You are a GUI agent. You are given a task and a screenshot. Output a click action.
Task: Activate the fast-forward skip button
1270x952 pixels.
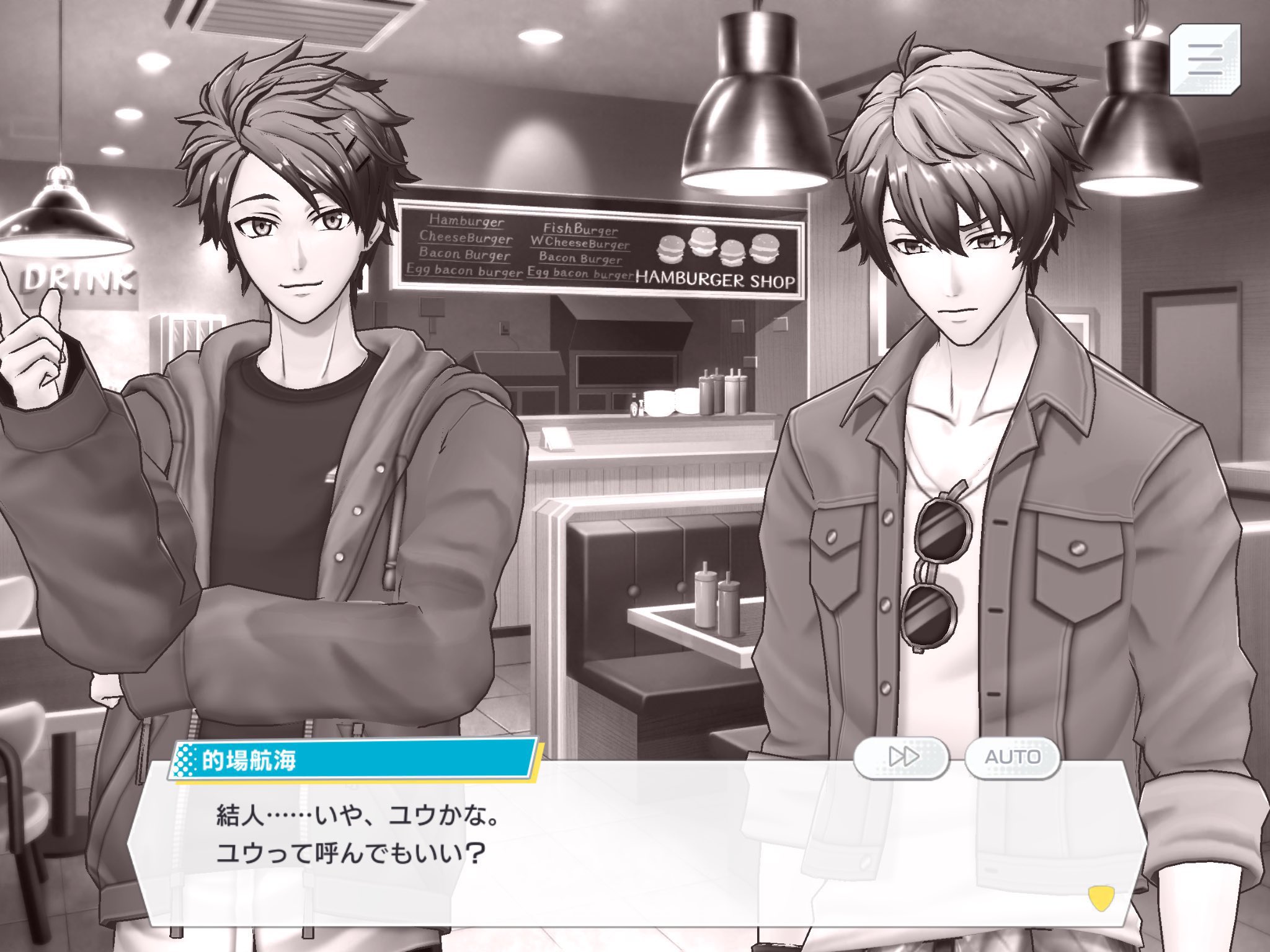pos(902,757)
